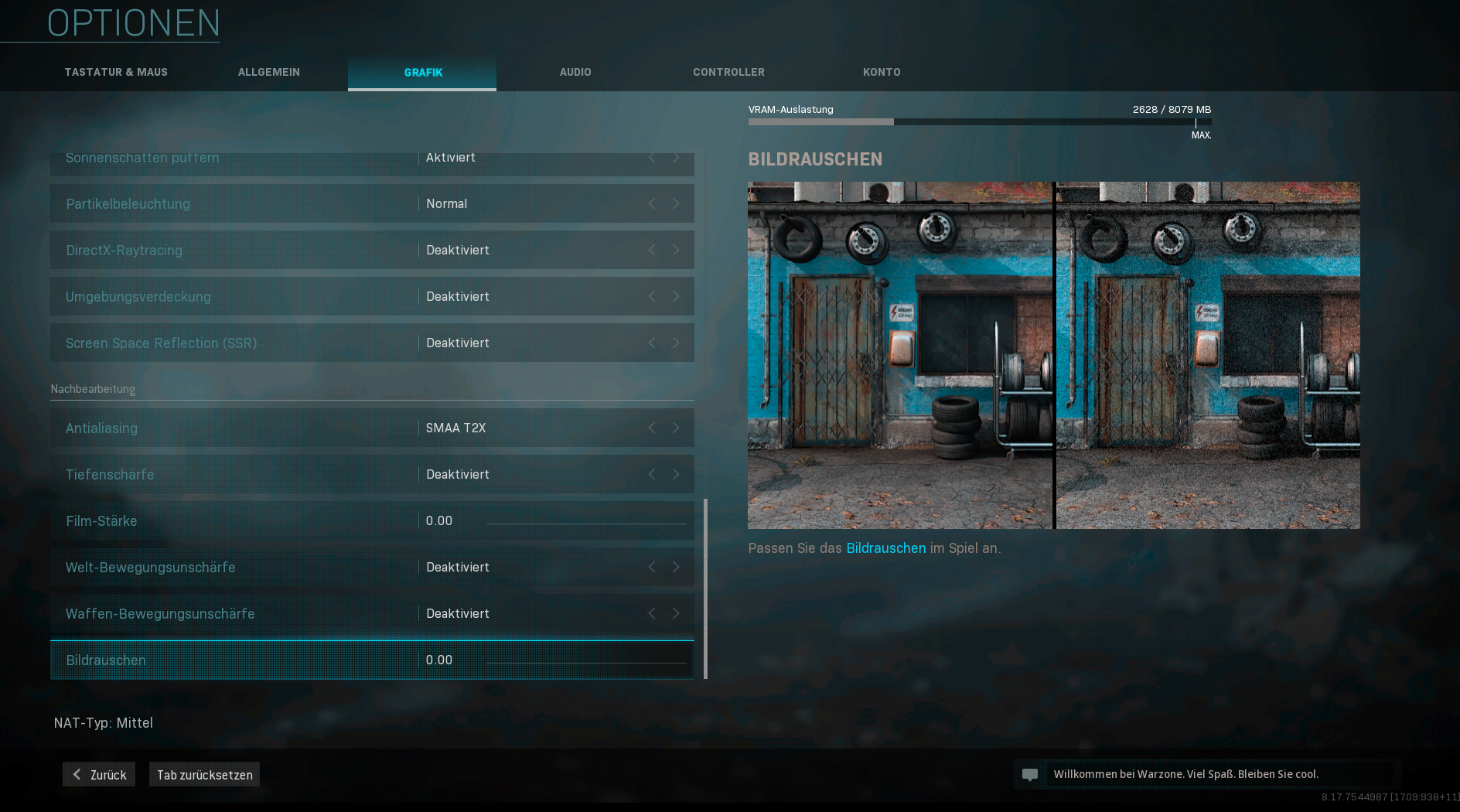
Task: Click left arrow on Umgebungsverdeckung
Action: 652,296
